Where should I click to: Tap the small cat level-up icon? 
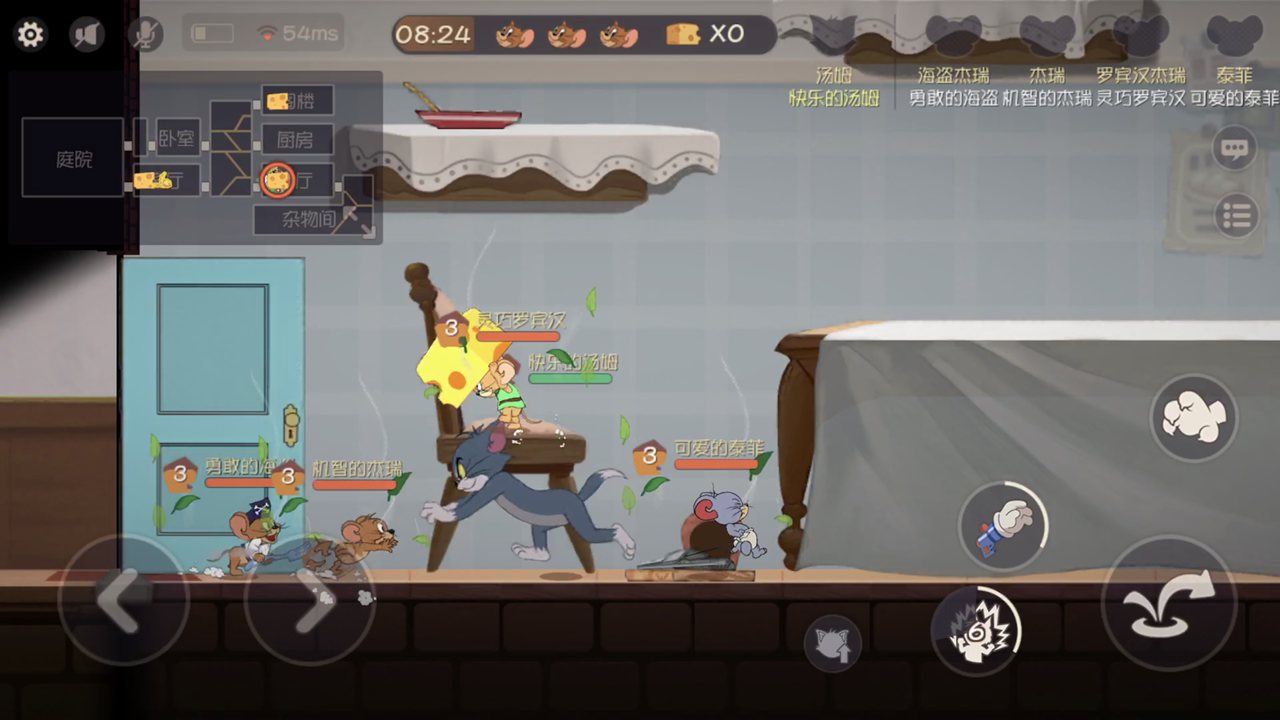pos(832,642)
